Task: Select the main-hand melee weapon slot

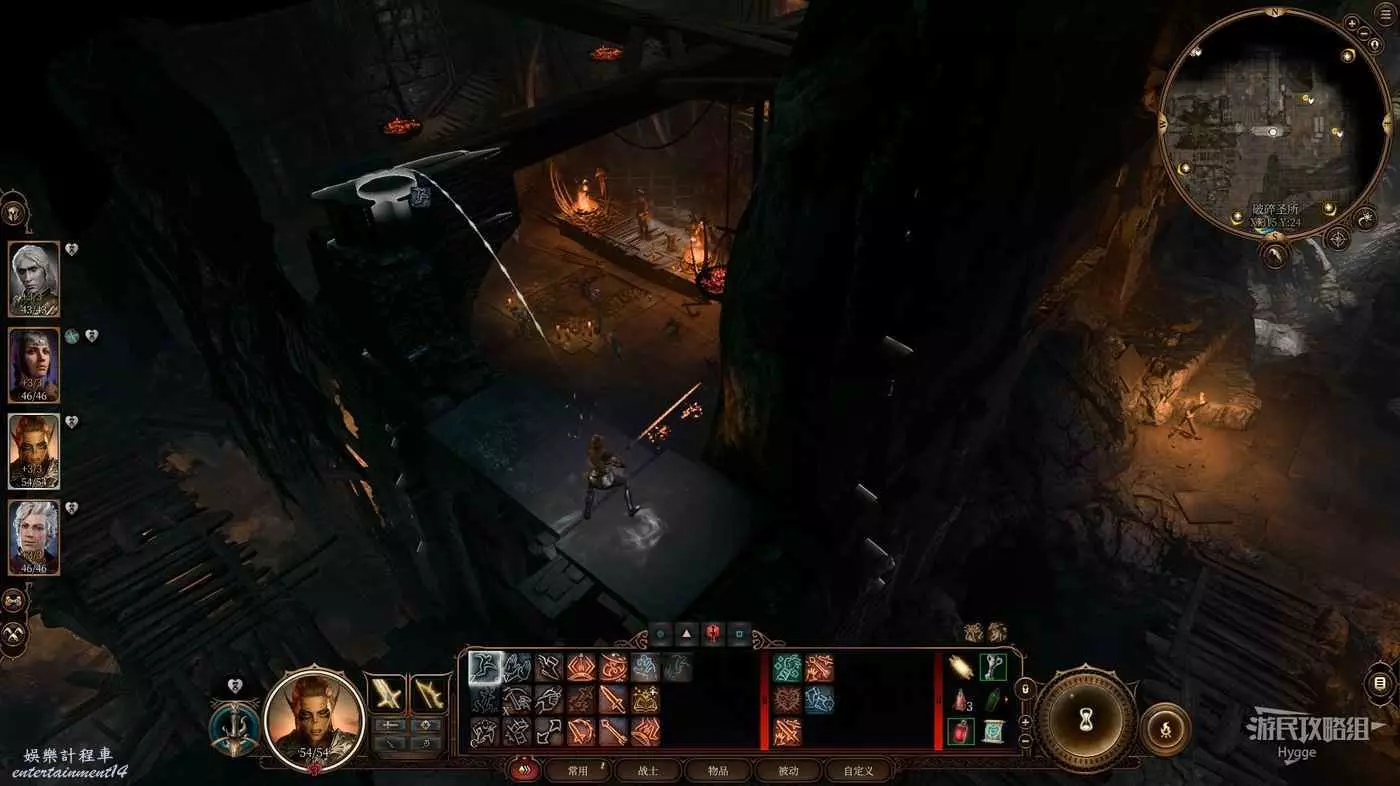Action: pyautogui.click(x=387, y=692)
